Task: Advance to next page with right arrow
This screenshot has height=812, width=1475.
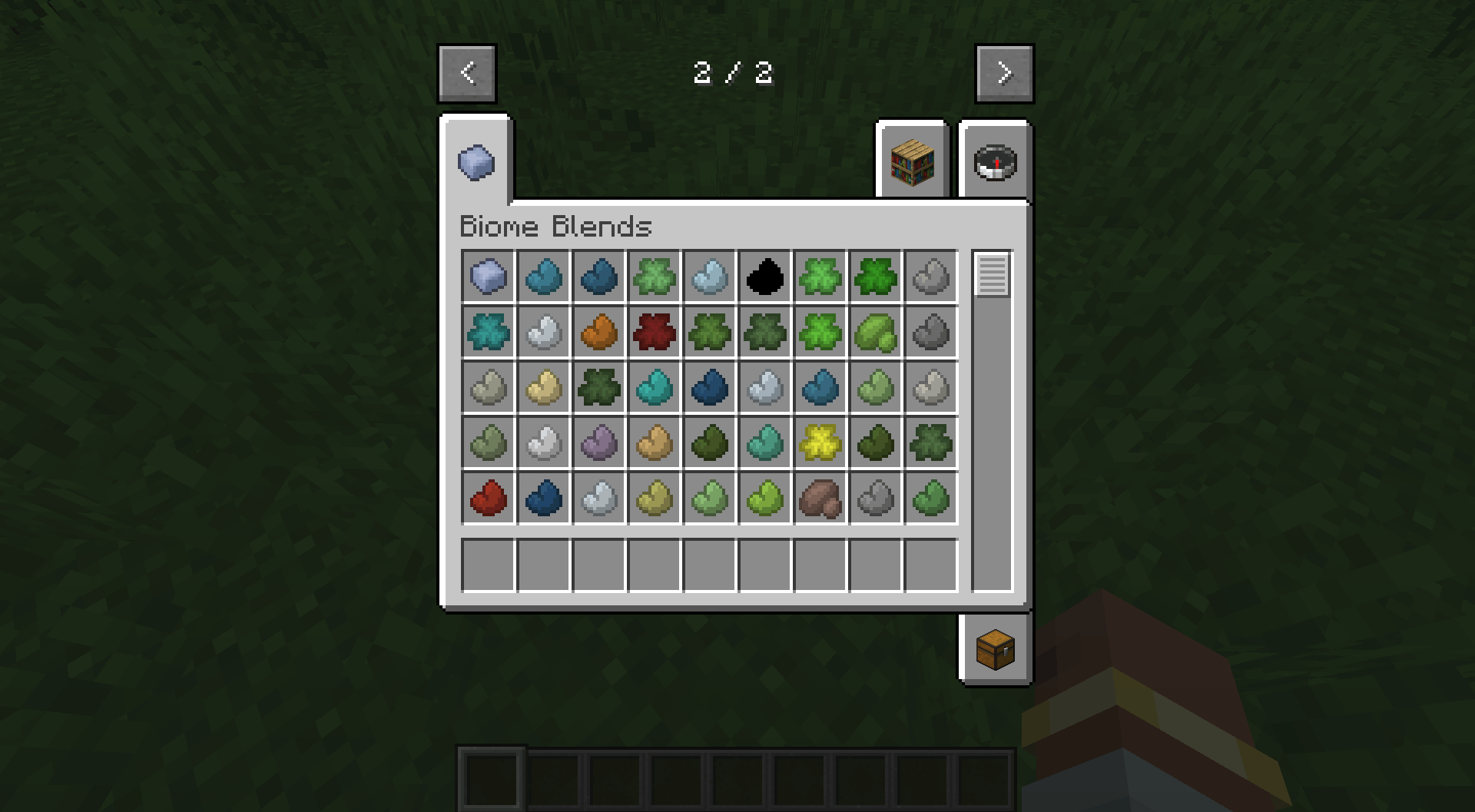Action: [1004, 73]
